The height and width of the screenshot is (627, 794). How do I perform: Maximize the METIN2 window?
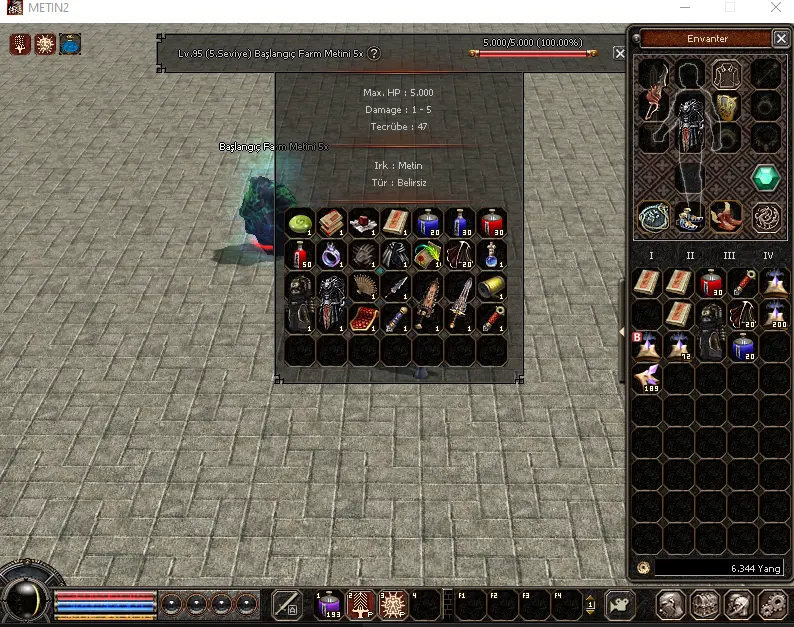[731, 8]
